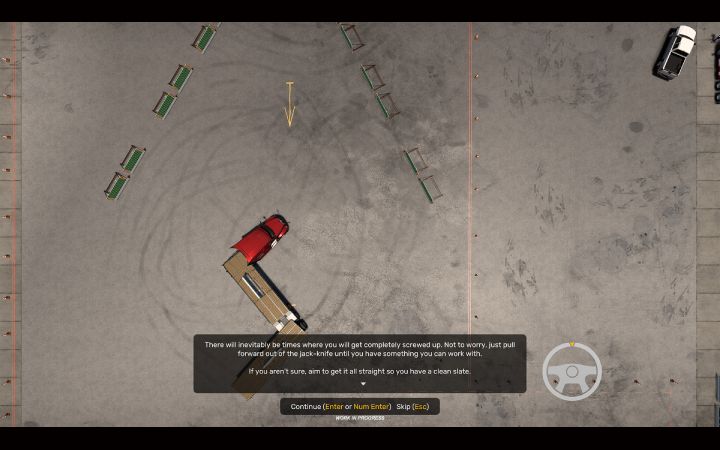The height and width of the screenshot is (450, 720).
Task: Skip the tutorial dialogue
Action: point(415,406)
